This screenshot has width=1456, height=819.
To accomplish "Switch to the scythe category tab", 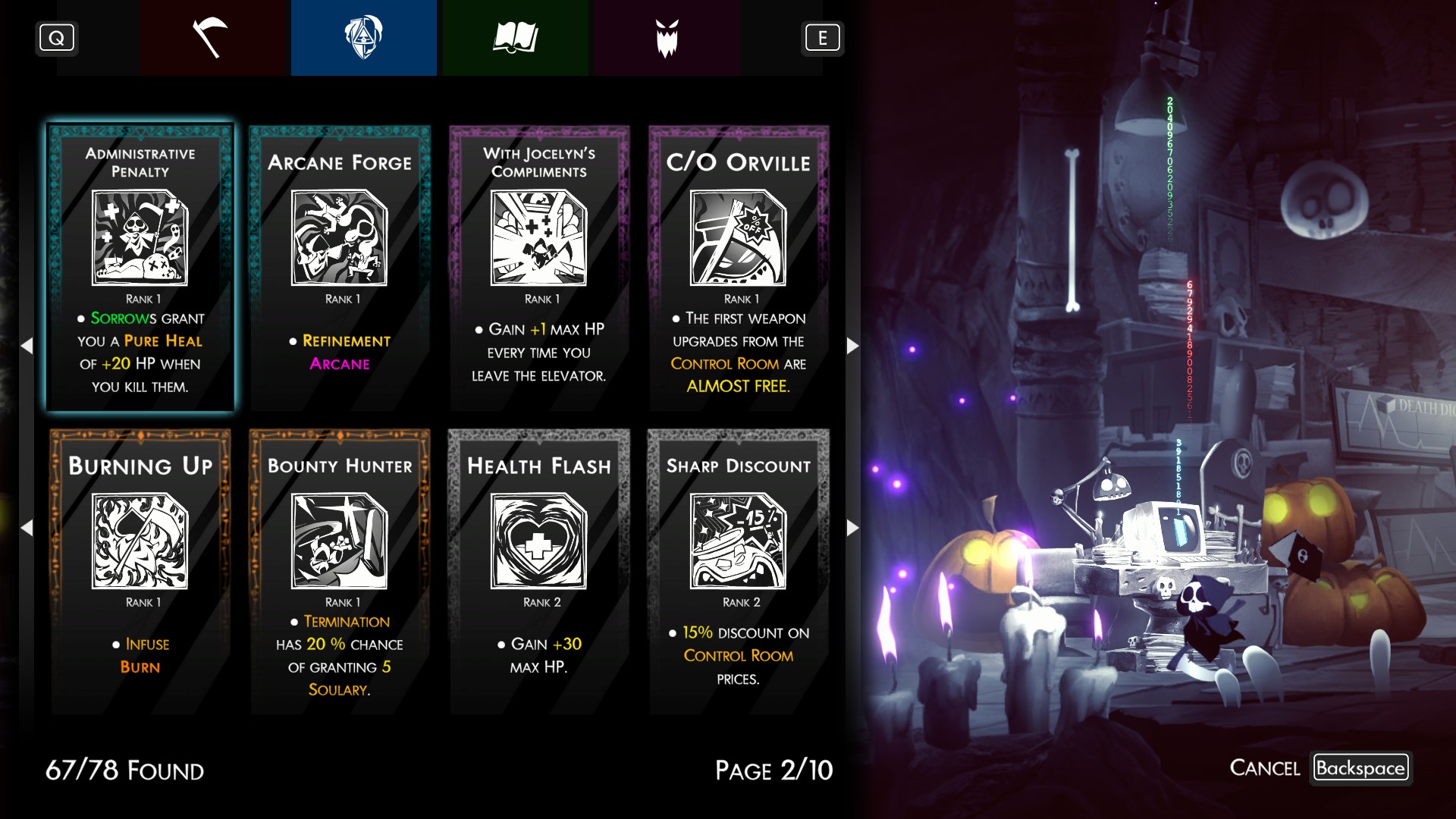I will point(212,38).
